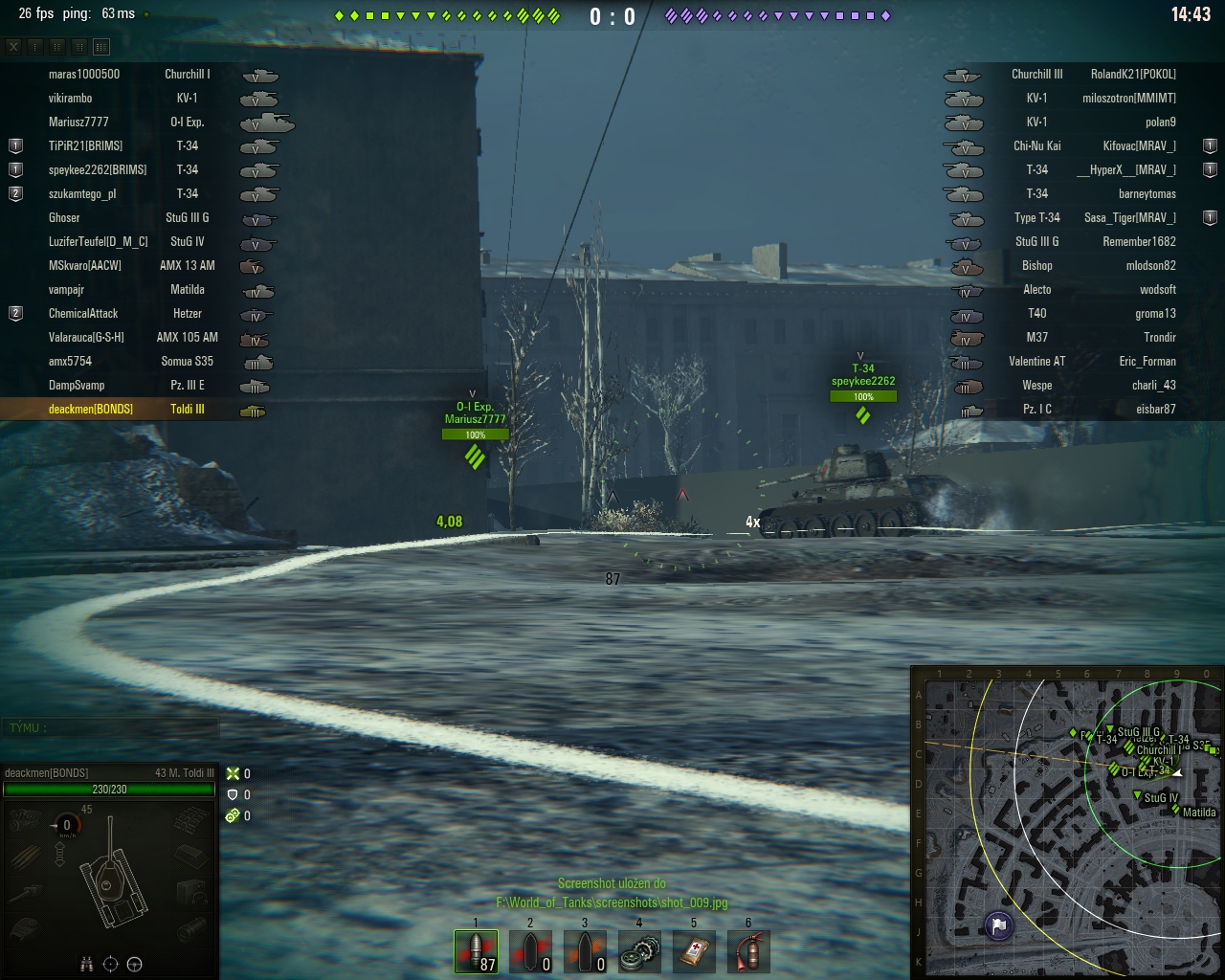The width and height of the screenshot is (1225, 980).
Task: Select player maras1000500 in the team list
Action: [84, 74]
